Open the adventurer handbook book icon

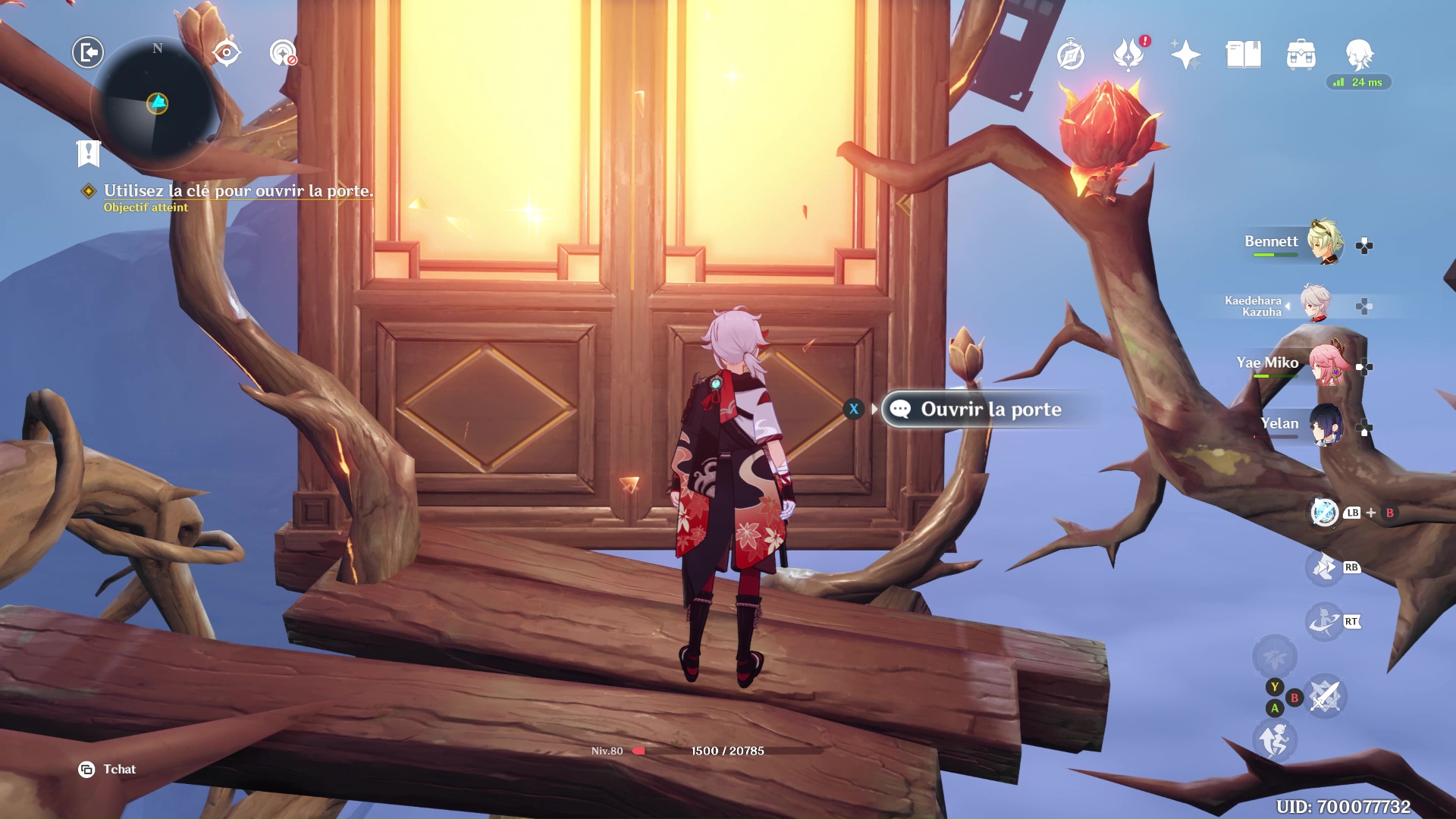coord(1243,55)
